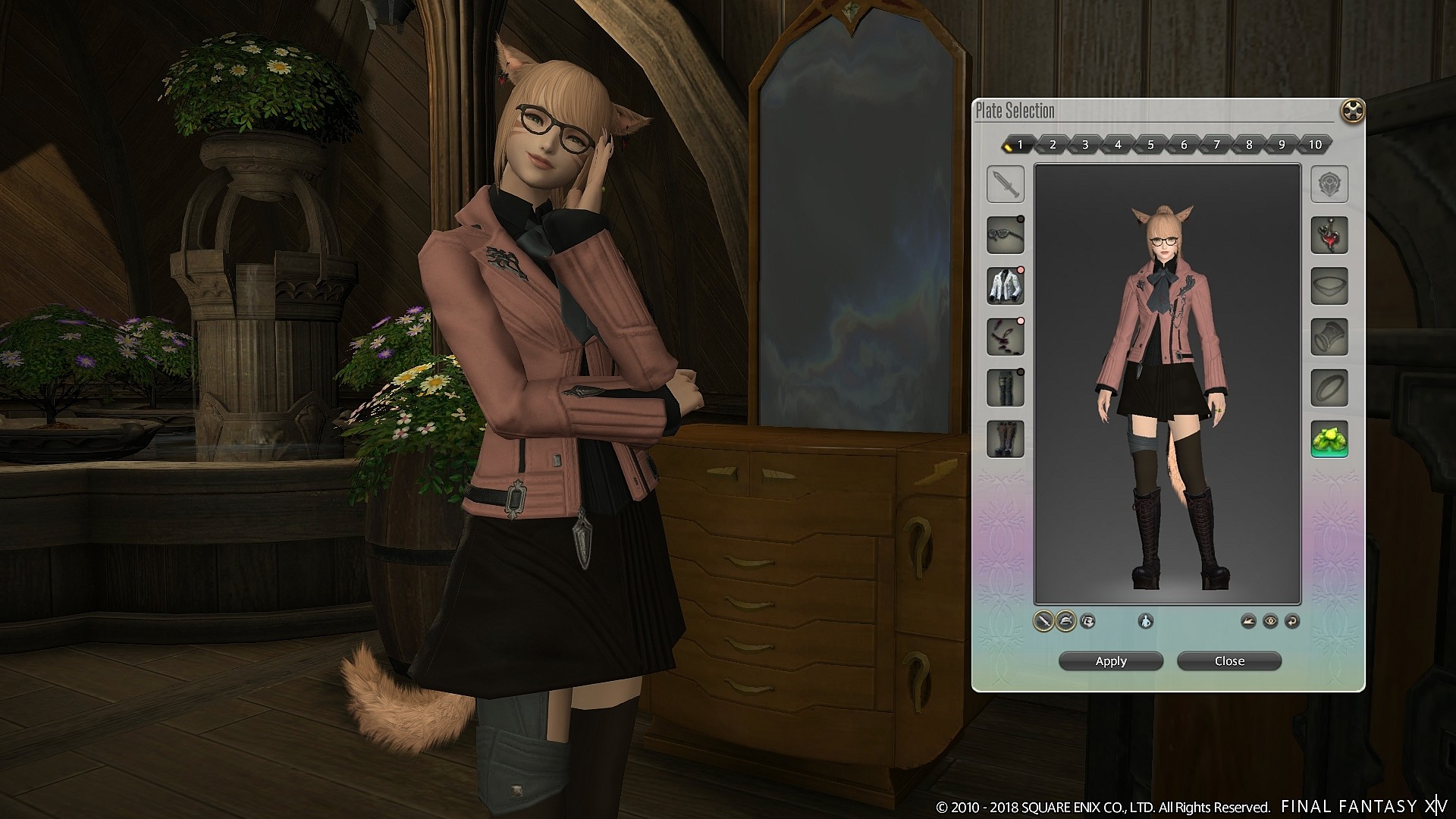
Task: Select plate number 5
Action: [x=1151, y=144]
